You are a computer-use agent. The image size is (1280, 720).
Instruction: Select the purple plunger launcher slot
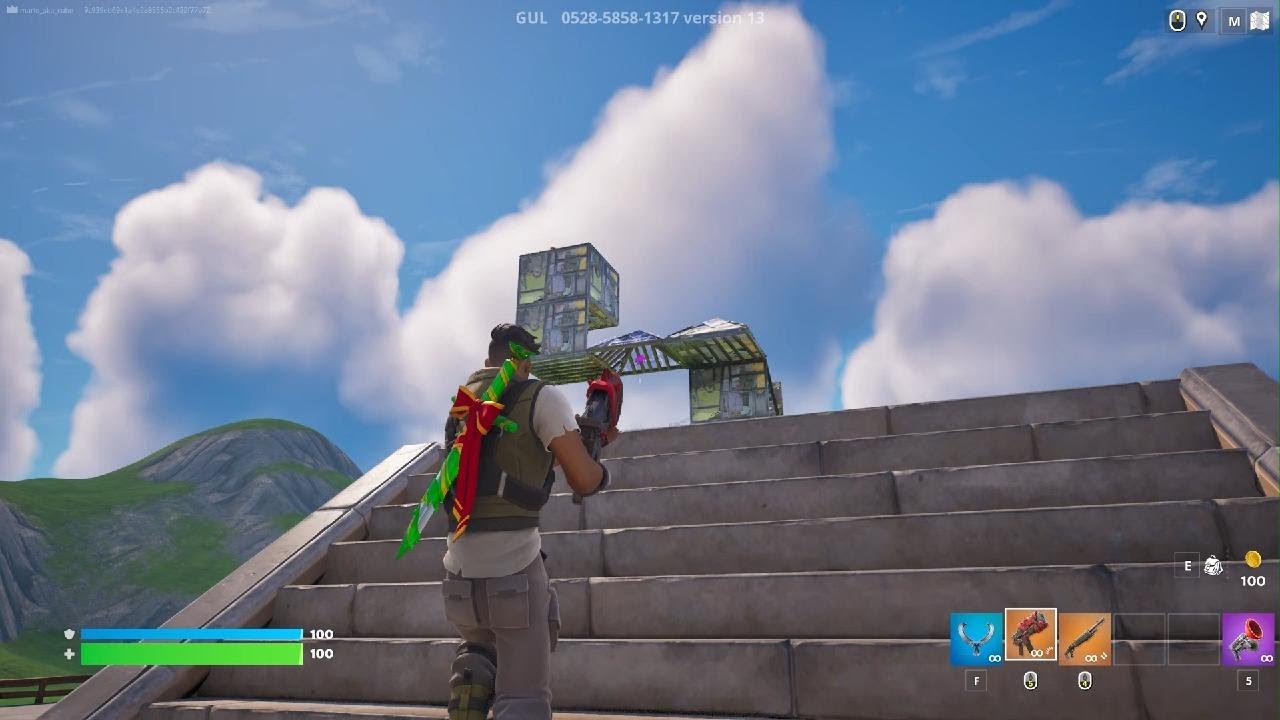click(x=1247, y=638)
